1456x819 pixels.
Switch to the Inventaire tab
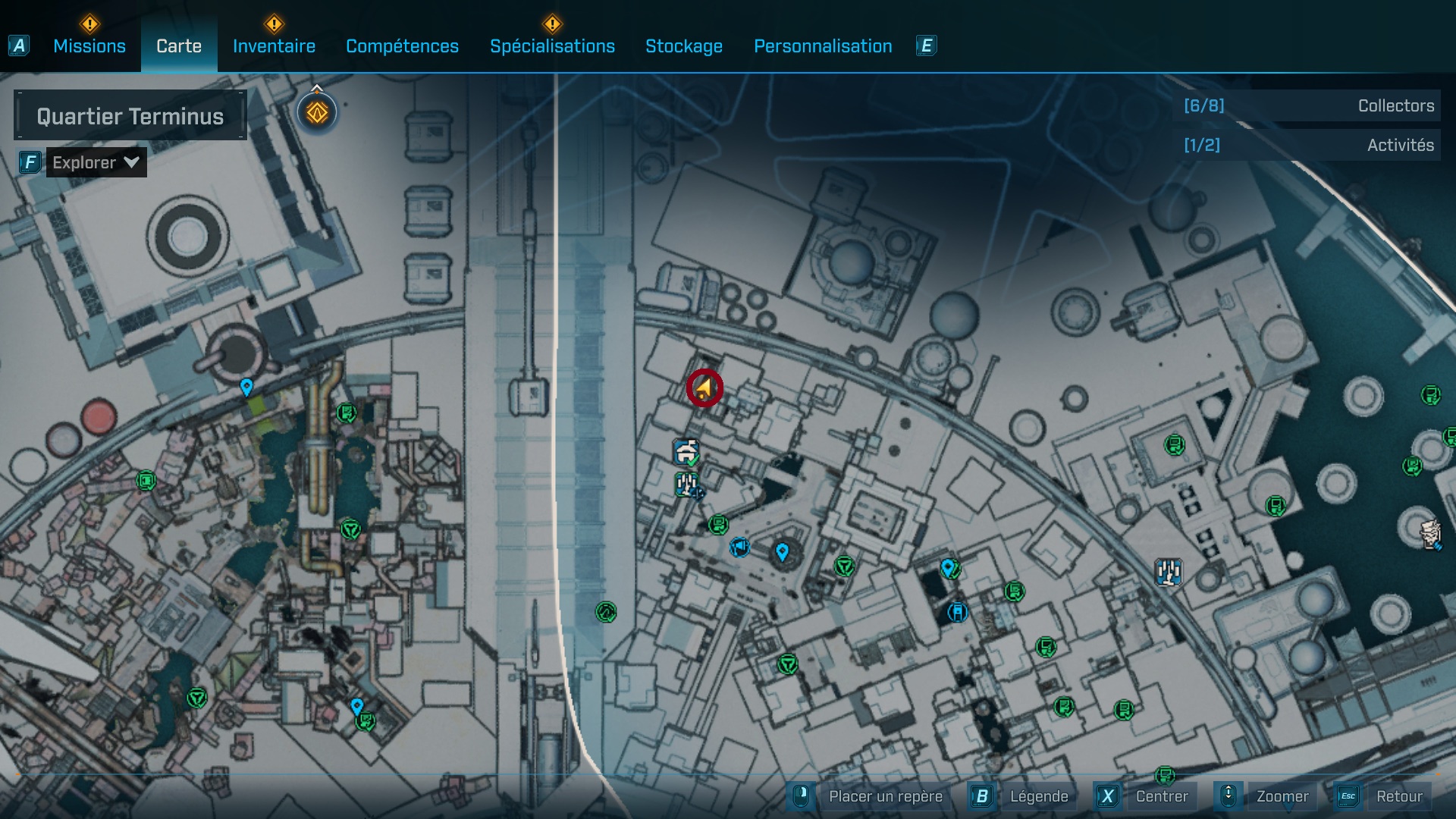273,46
